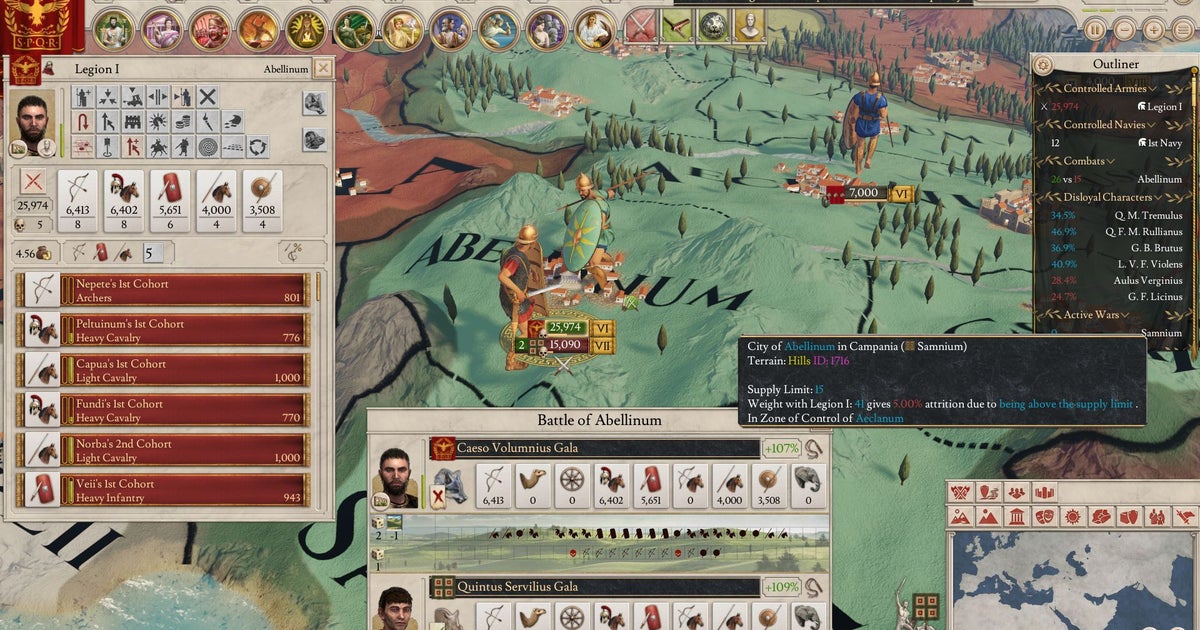This screenshot has width=1200, height=630.
Task: Open the crossed swords alert icon
Action: pyautogui.click(x=639, y=26)
